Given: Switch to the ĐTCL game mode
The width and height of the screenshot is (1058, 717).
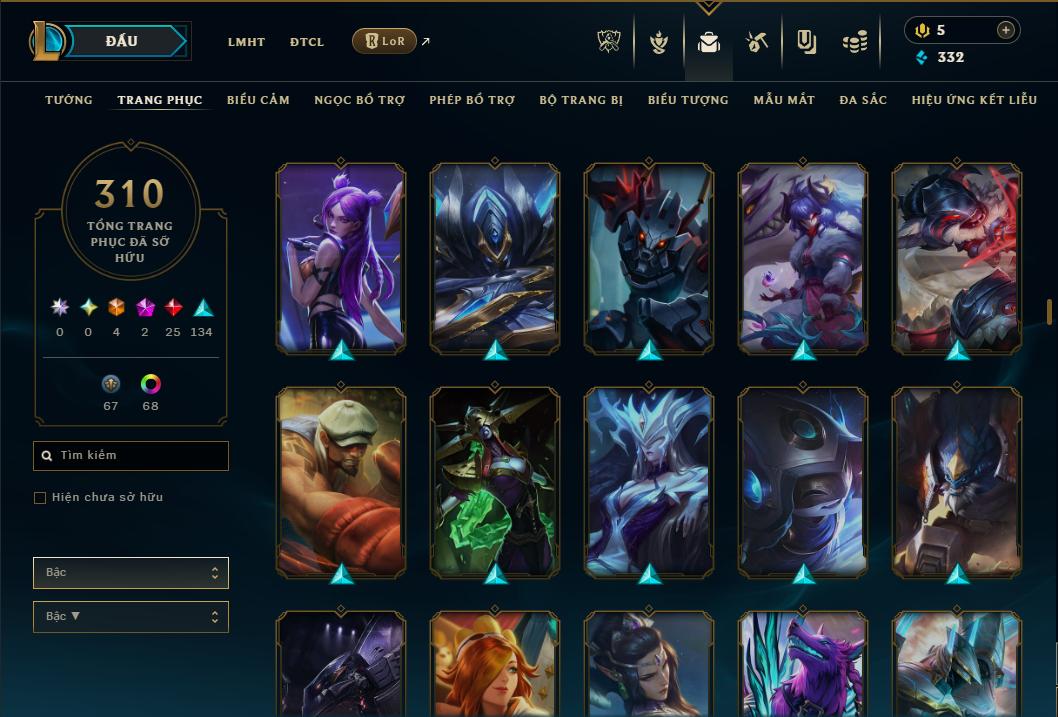Looking at the screenshot, I should 307,42.
